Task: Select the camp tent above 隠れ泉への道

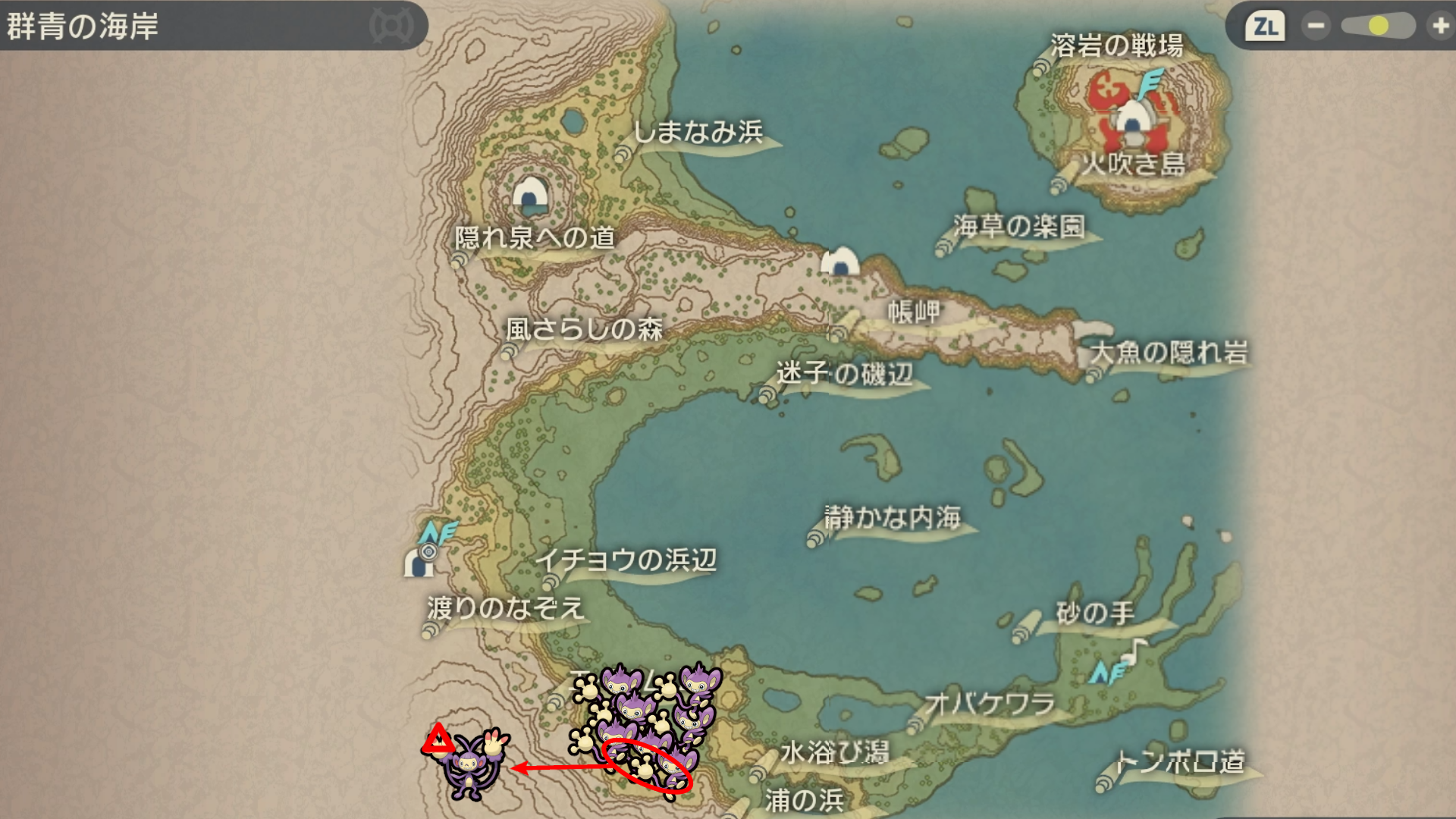Action: (530, 195)
